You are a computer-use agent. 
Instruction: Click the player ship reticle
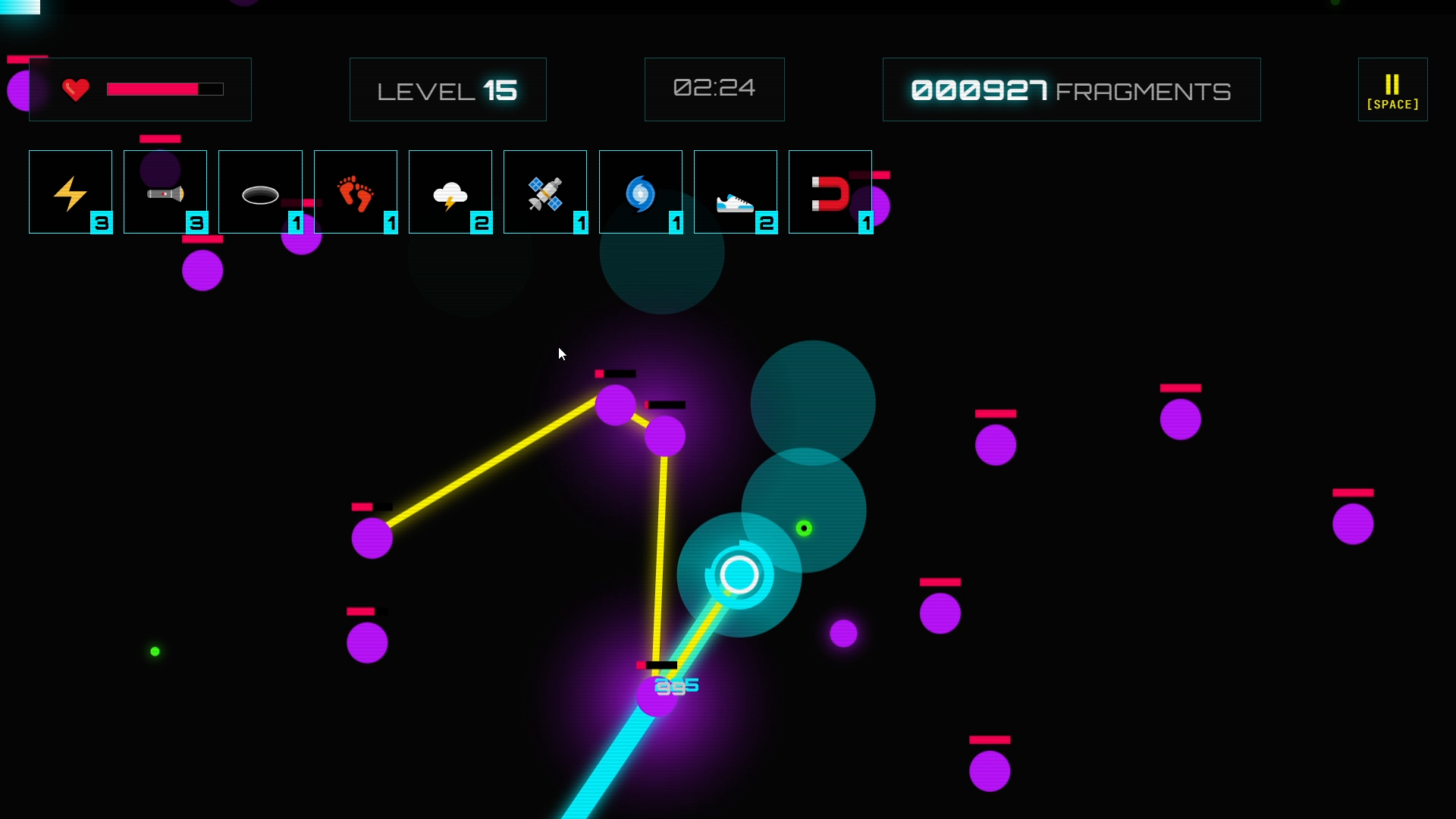(x=739, y=576)
